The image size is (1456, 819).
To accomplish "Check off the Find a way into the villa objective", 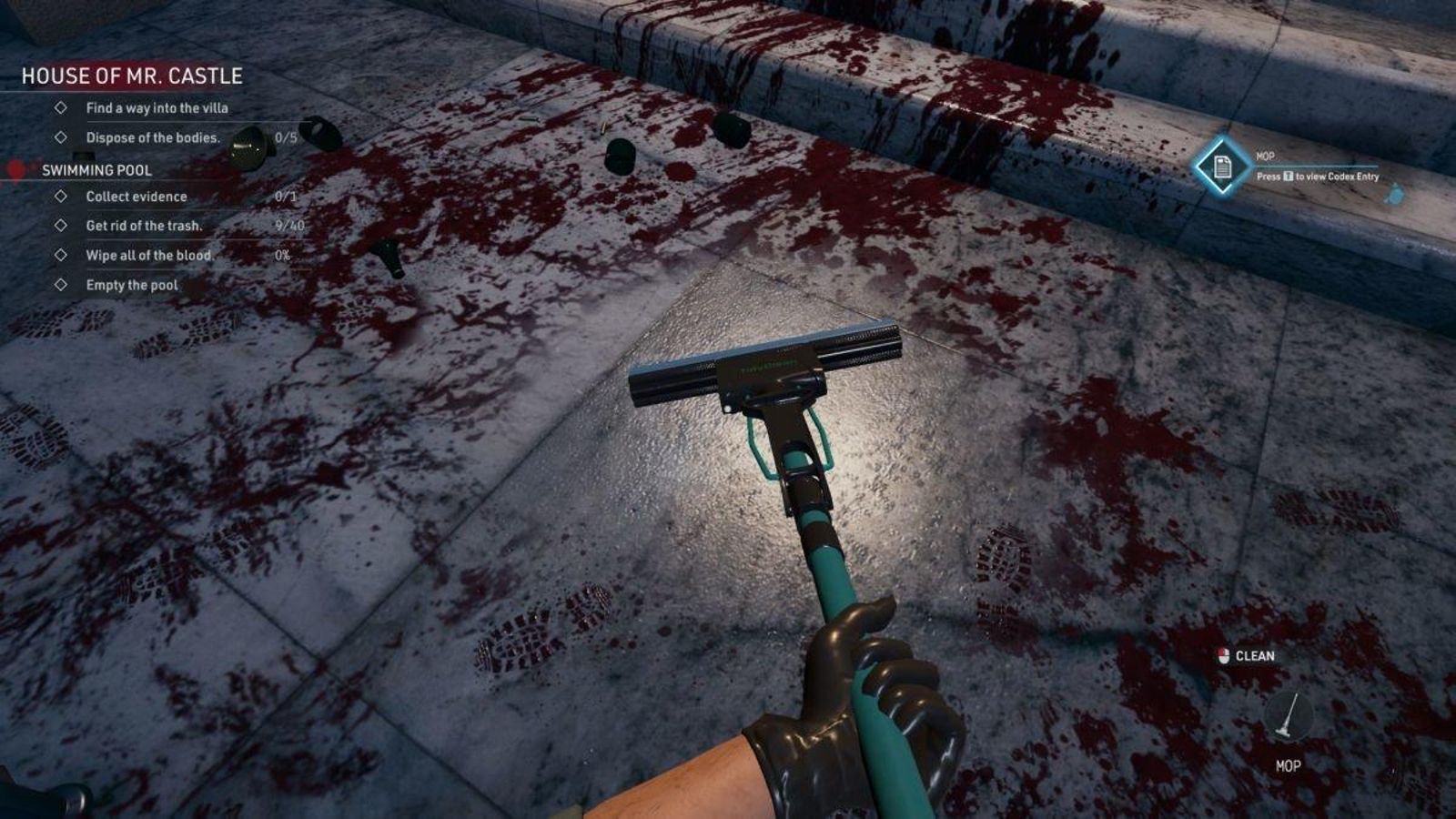I will coord(62,107).
